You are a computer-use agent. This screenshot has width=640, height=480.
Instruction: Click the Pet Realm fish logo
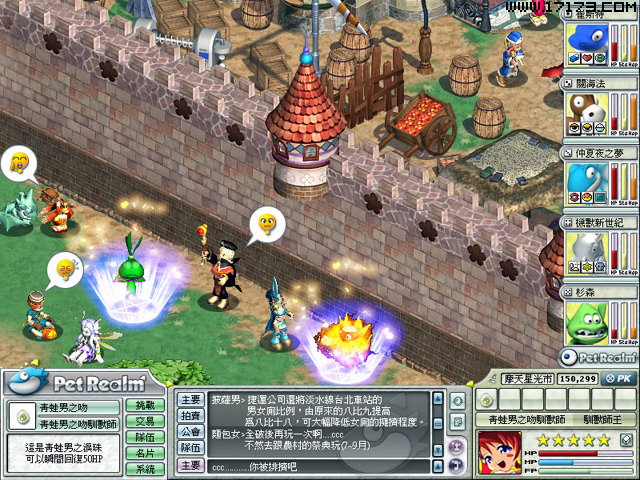27,381
